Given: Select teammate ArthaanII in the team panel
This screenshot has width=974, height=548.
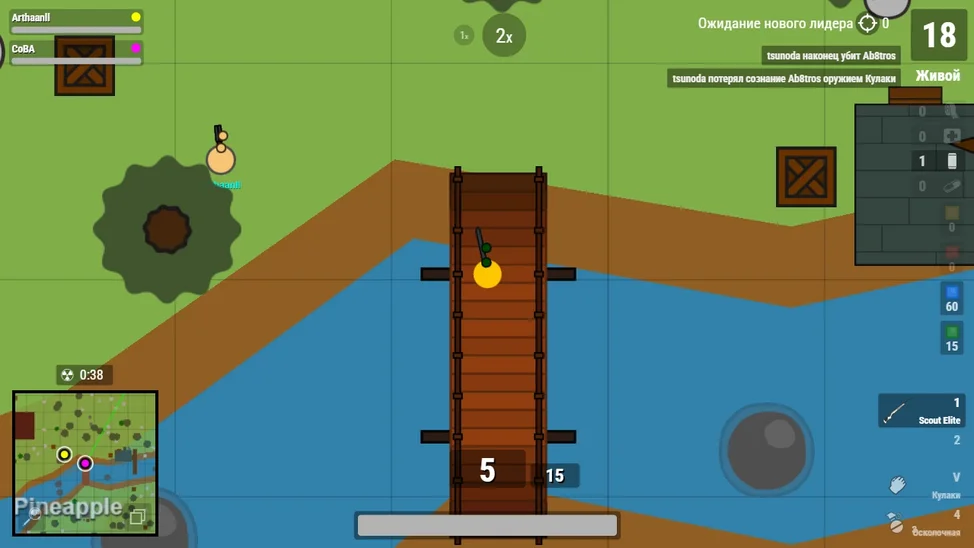Looking at the screenshot, I should coord(76,22).
